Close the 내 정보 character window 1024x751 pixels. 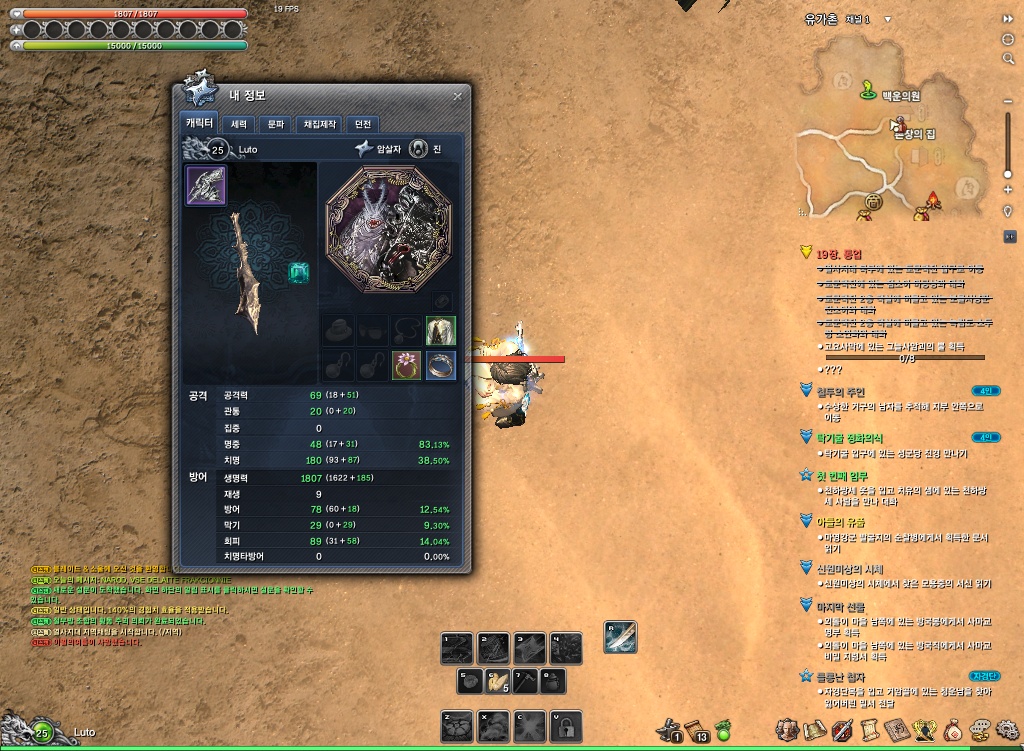(457, 96)
